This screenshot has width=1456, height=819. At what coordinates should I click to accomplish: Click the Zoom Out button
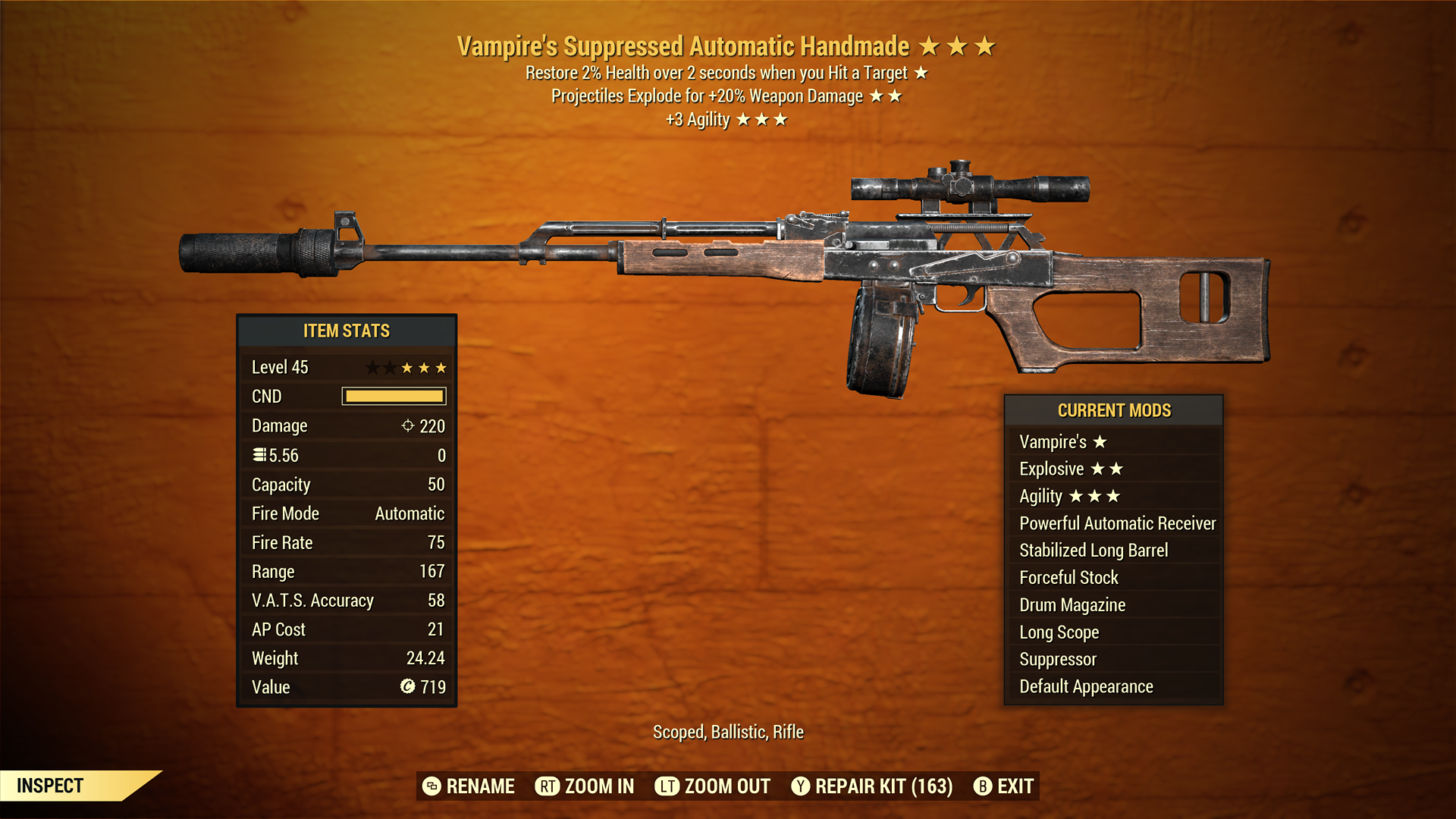point(713,786)
